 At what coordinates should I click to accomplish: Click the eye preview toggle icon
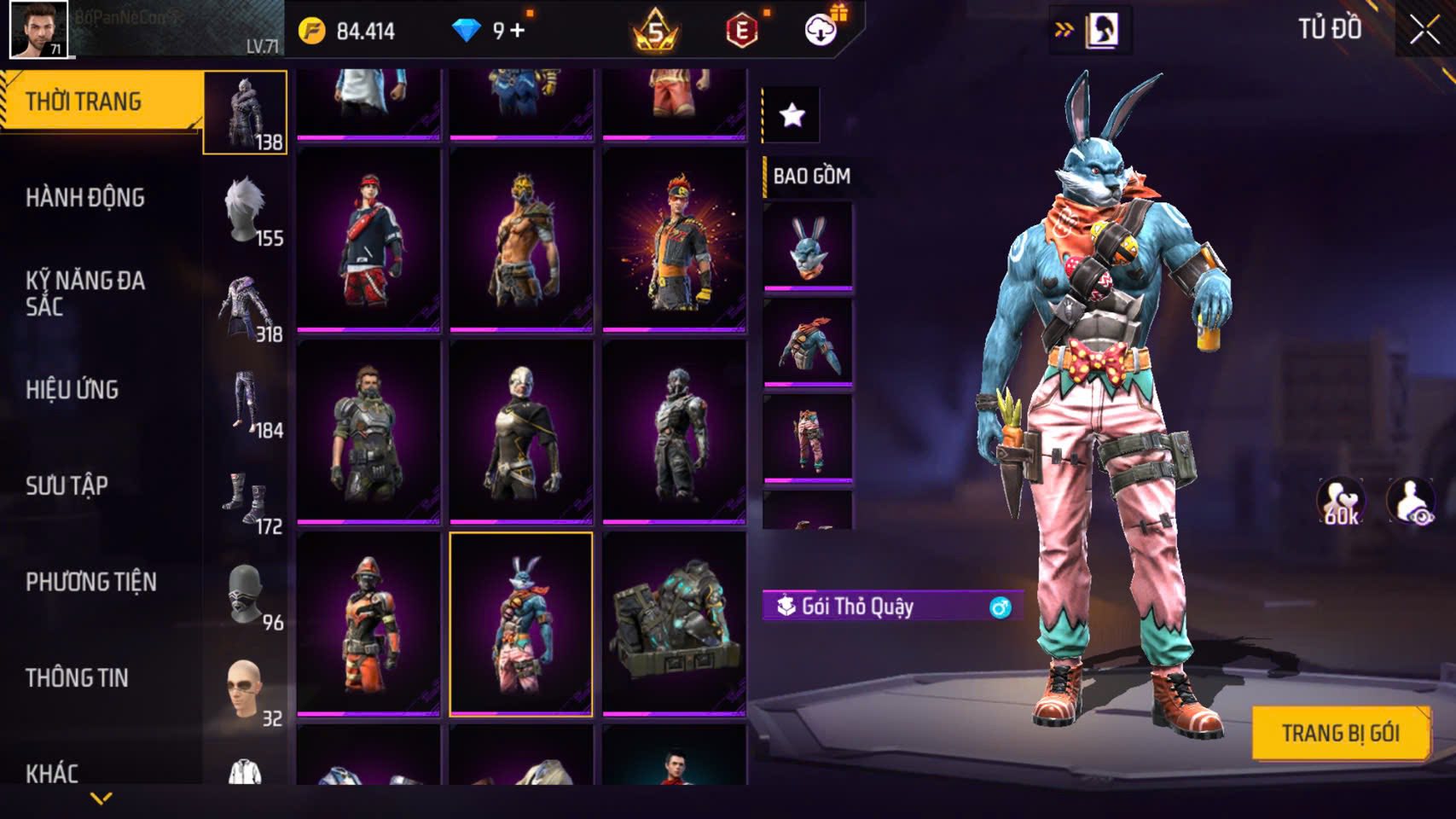[x=1411, y=502]
